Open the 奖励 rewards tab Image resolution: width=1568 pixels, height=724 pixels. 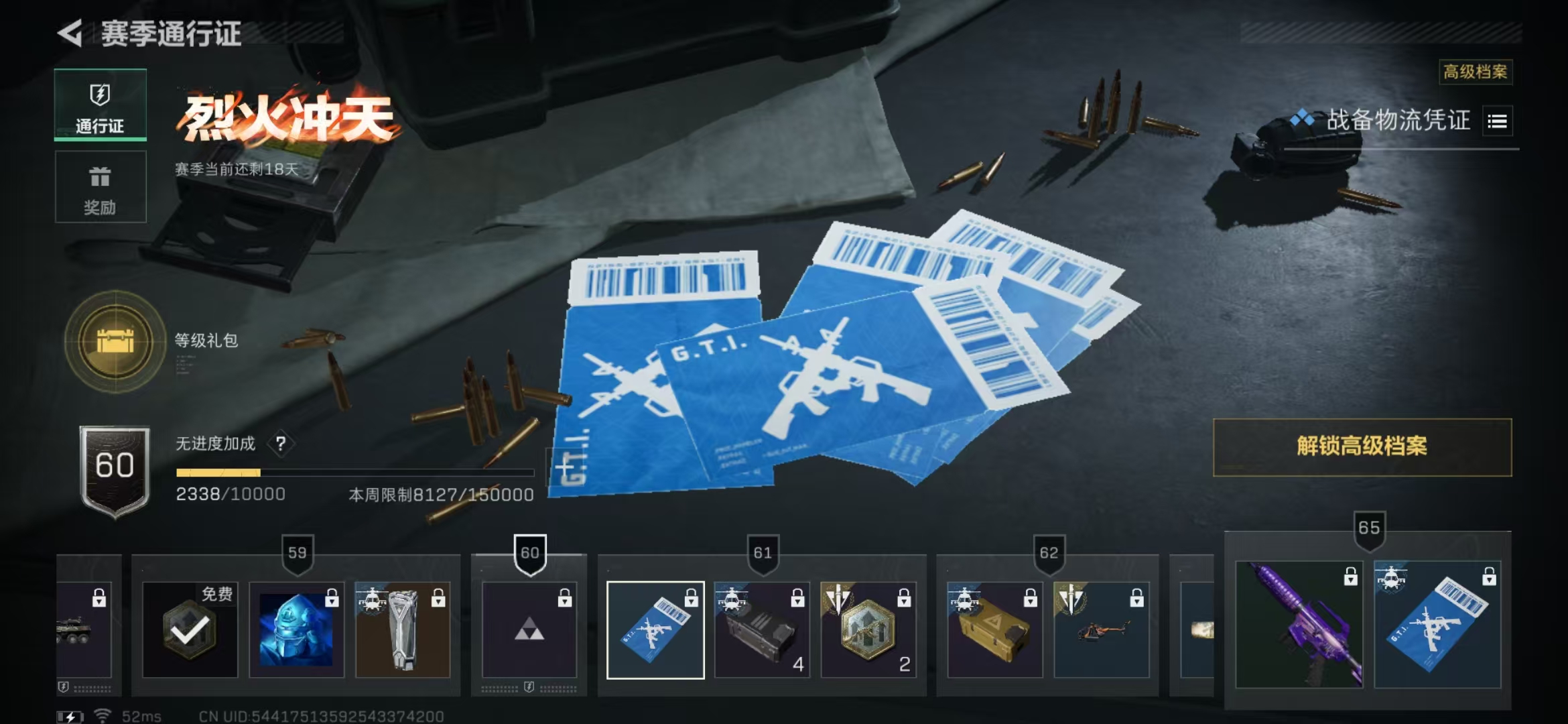(100, 187)
